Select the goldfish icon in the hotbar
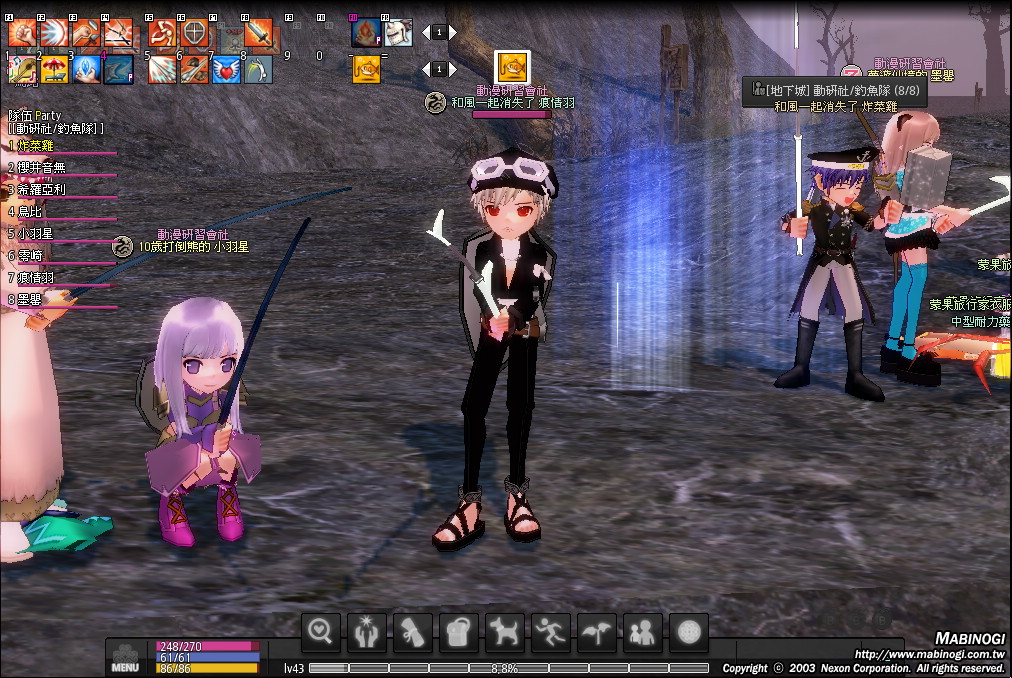 pyautogui.click(x=367, y=69)
